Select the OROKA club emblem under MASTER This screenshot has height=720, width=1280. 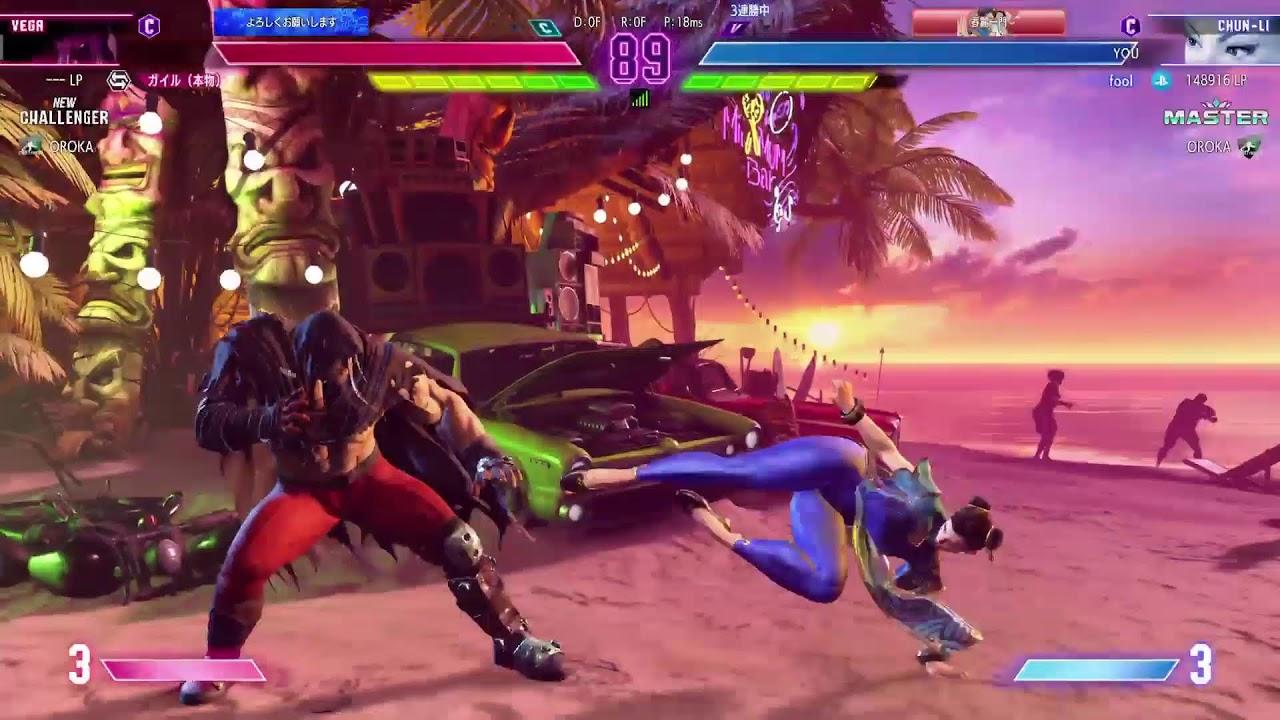(1249, 147)
